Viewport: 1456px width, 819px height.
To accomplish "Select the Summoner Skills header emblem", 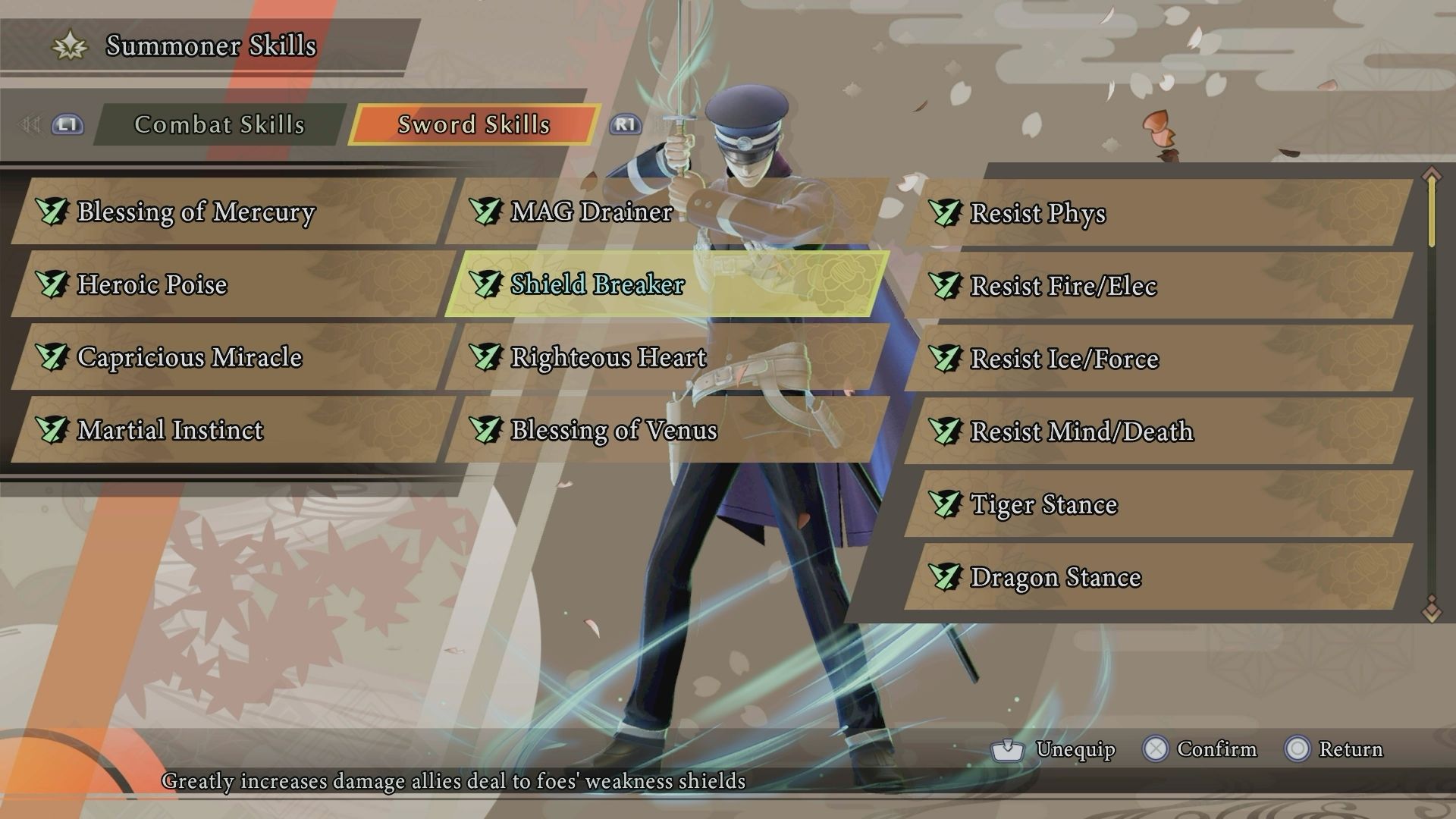I will point(68,45).
